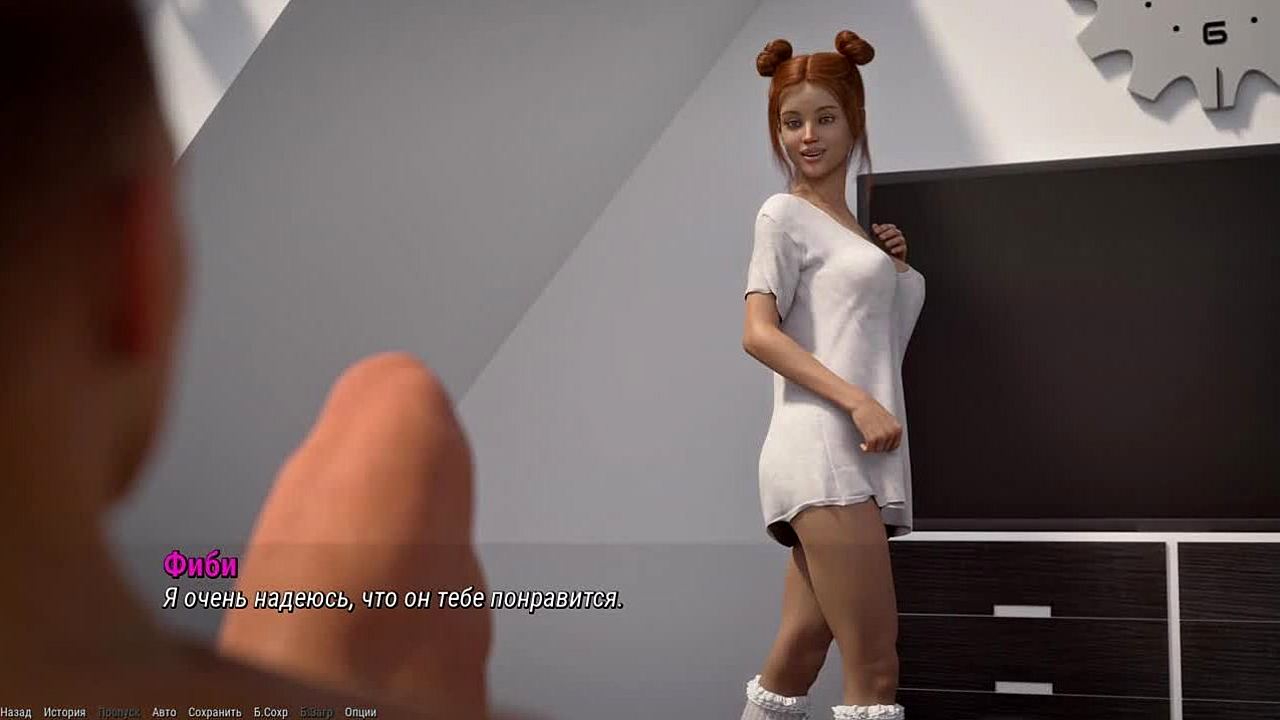1280x720 pixels.
Task: Open the Опции (Options) menu
Action: 360,712
